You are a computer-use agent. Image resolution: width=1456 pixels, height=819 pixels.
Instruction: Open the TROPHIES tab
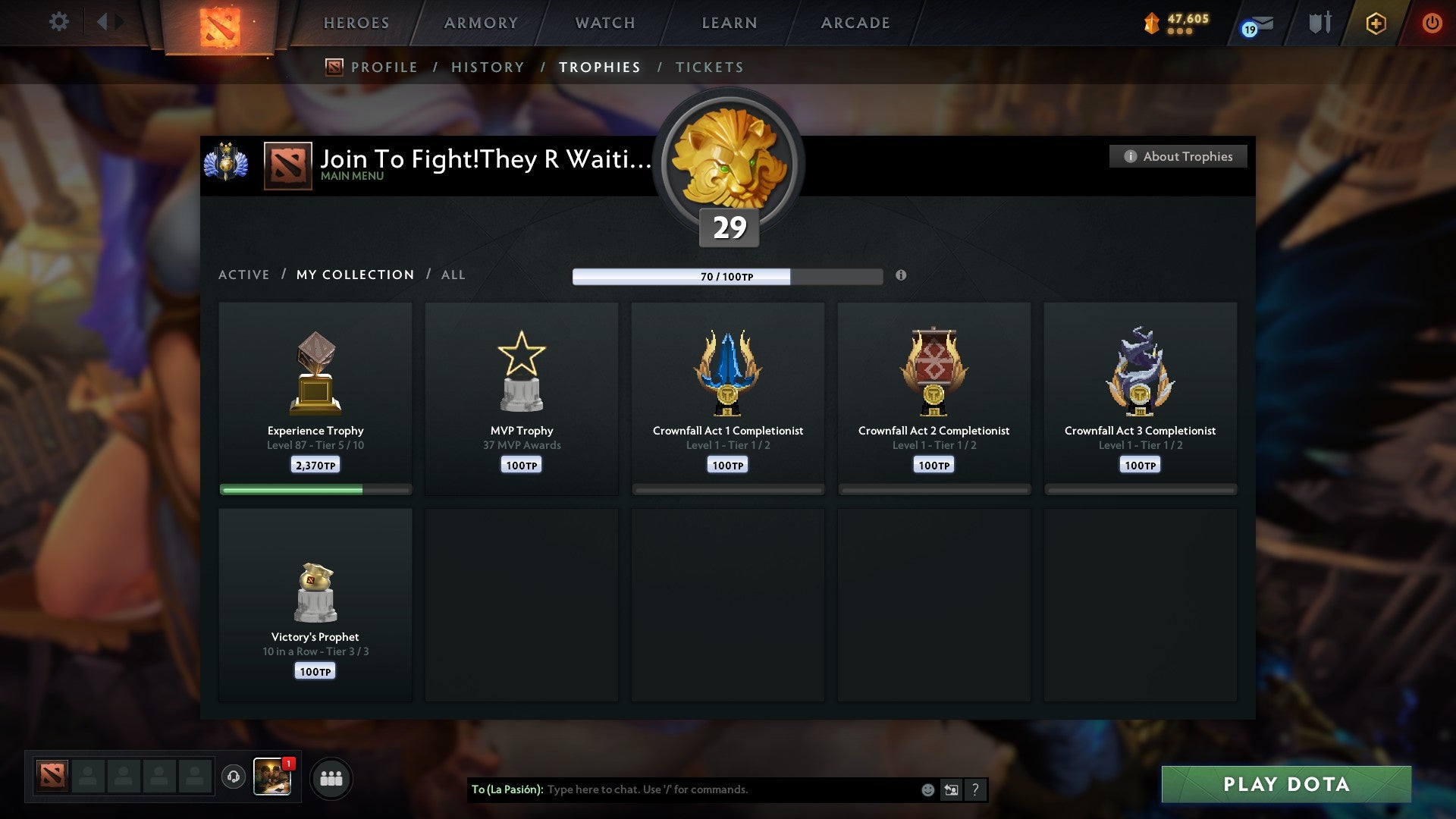point(599,67)
